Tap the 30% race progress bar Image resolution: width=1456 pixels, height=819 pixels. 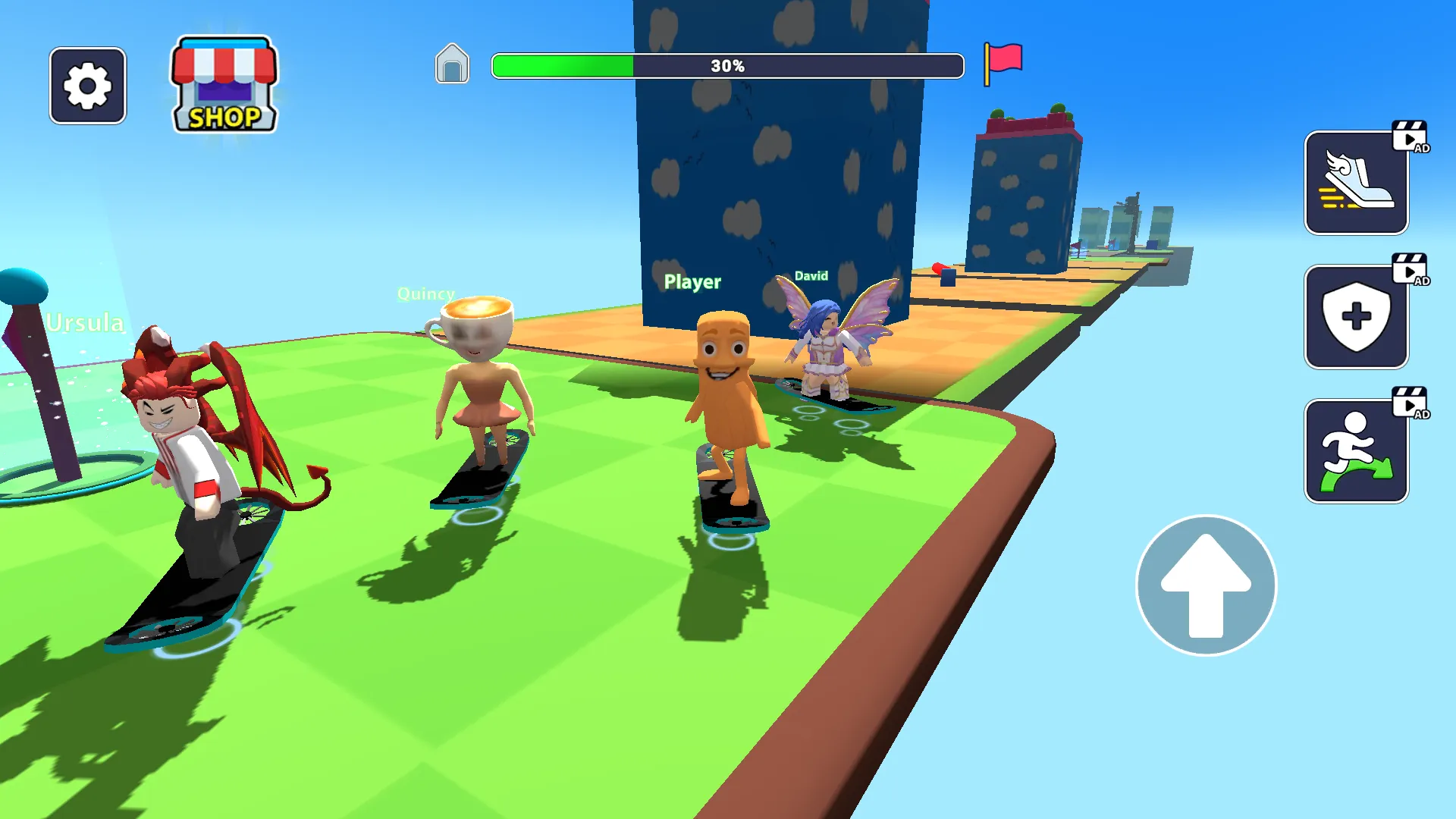click(x=726, y=64)
